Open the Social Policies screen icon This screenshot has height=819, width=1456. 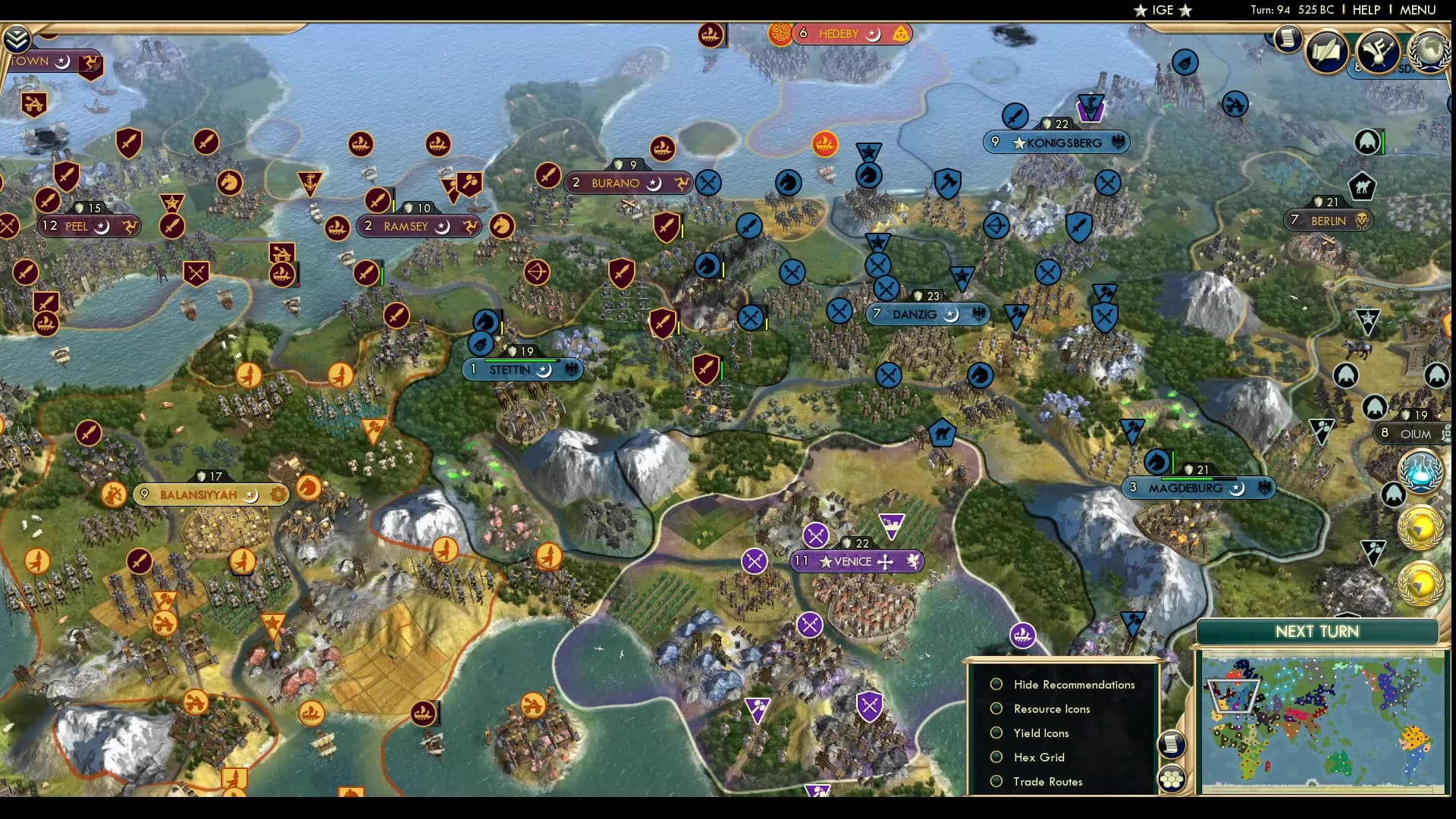pos(1326,52)
